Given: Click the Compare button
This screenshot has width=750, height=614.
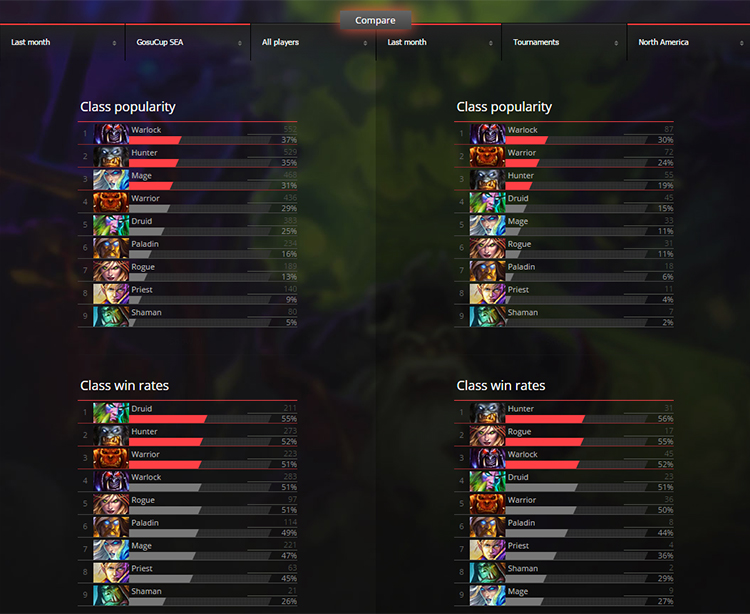Looking at the screenshot, I should (375, 20).
